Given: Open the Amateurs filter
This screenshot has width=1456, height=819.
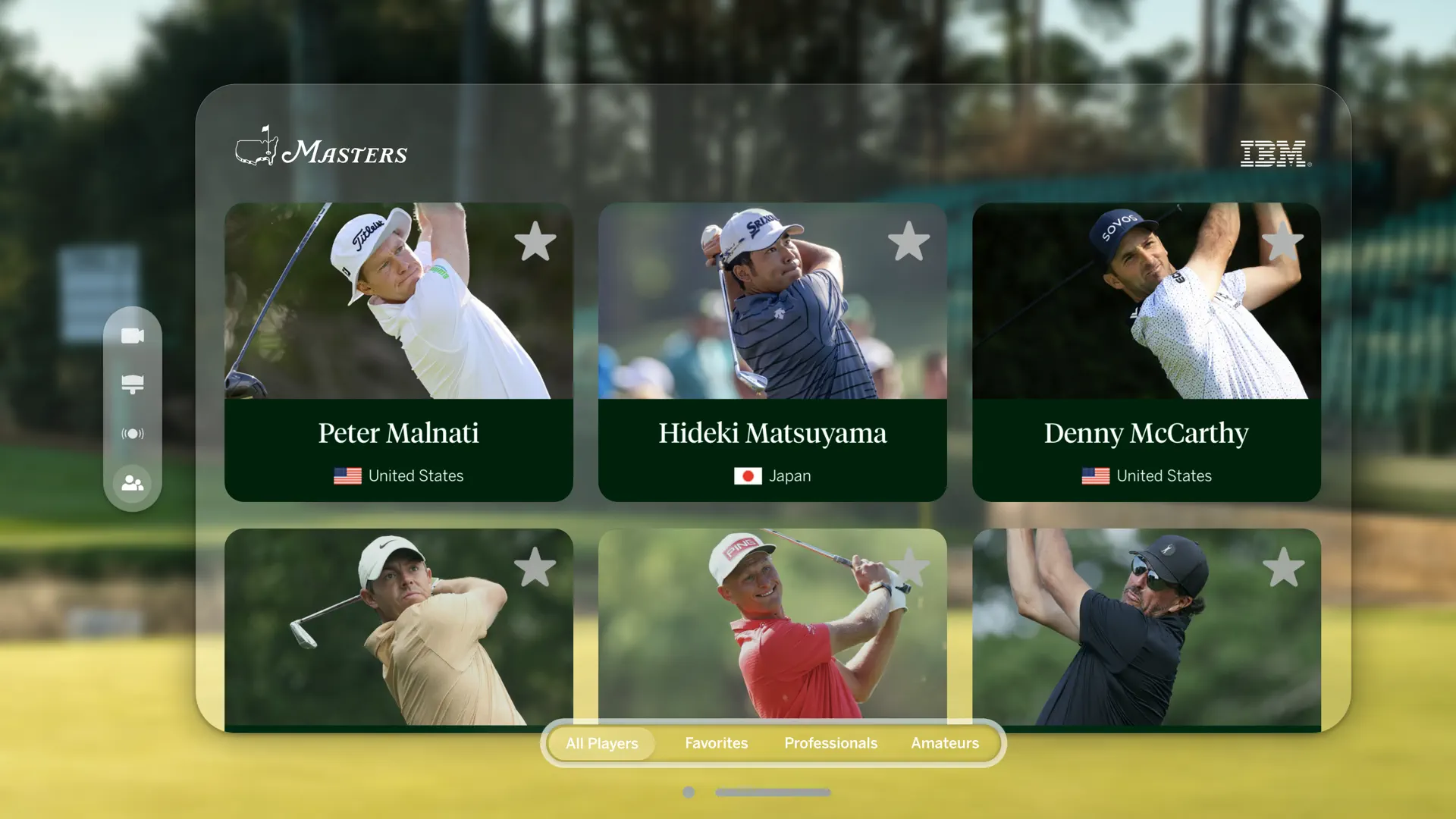Looking at the screenshot, I should [945, 743].
